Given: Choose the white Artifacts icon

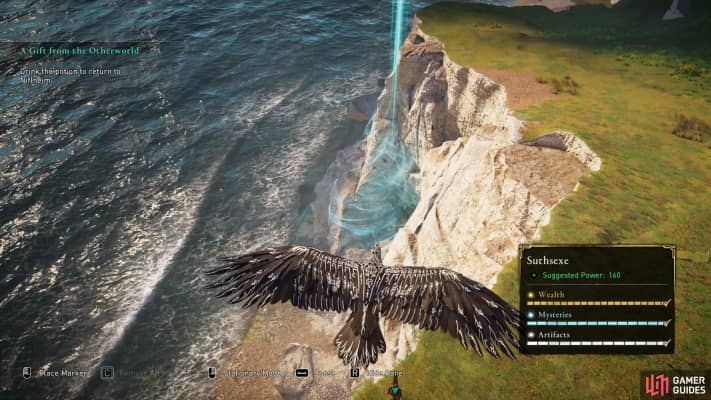Looking at the screenshot, I should click(x=531, y=333).
